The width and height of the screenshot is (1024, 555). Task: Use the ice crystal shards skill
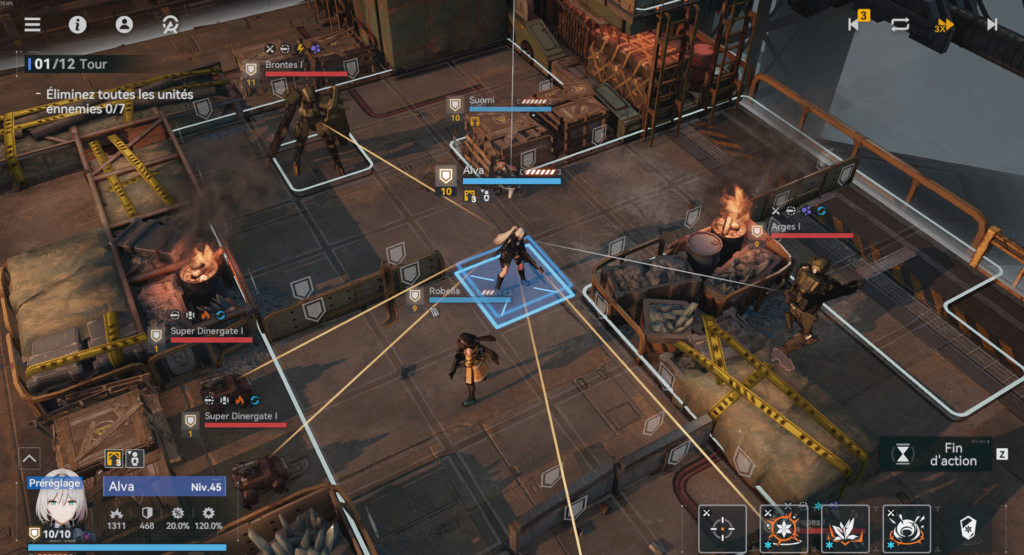click(x=845, y=528)
